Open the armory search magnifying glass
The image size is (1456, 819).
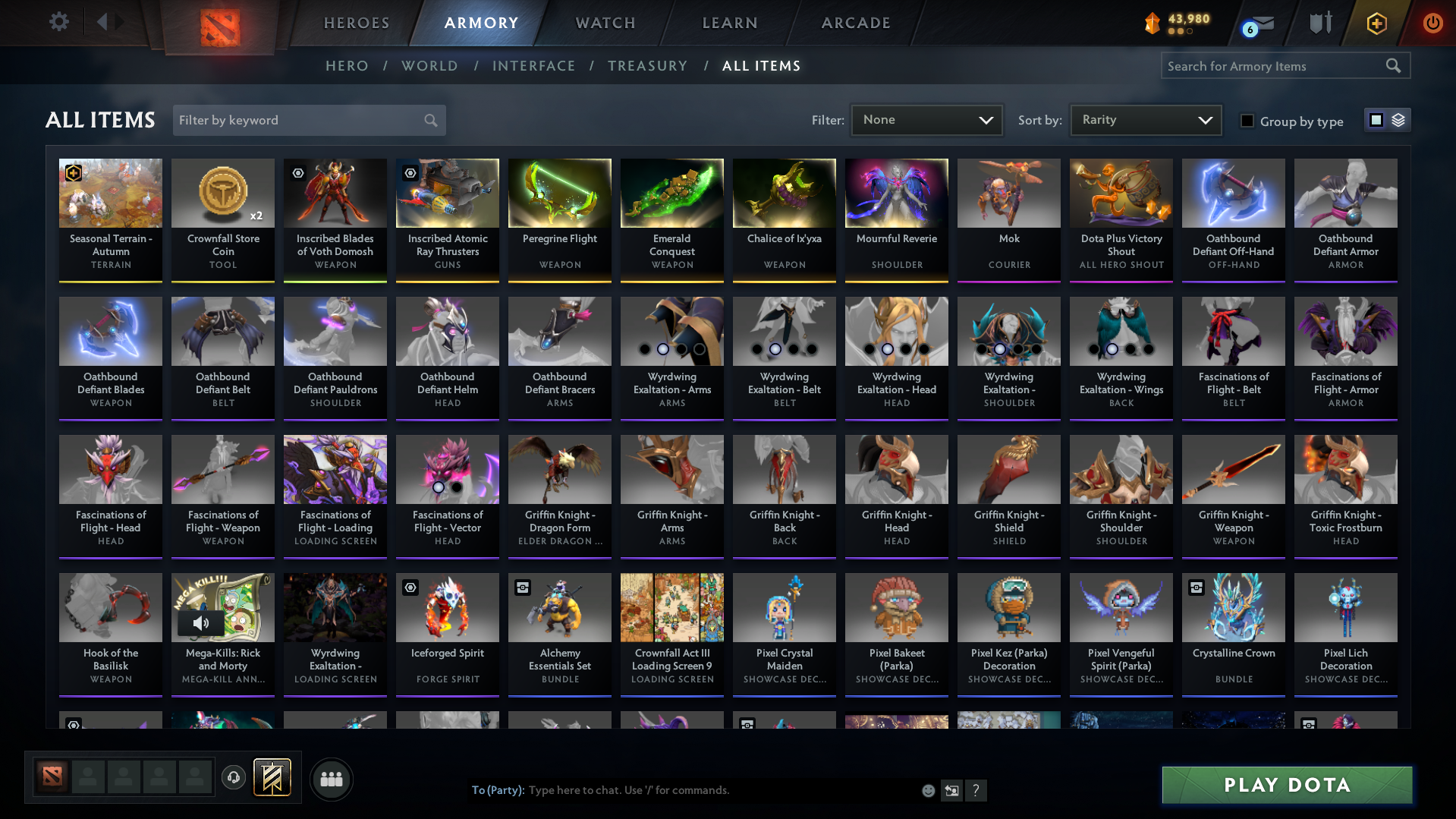click(x=1394, y=65)
